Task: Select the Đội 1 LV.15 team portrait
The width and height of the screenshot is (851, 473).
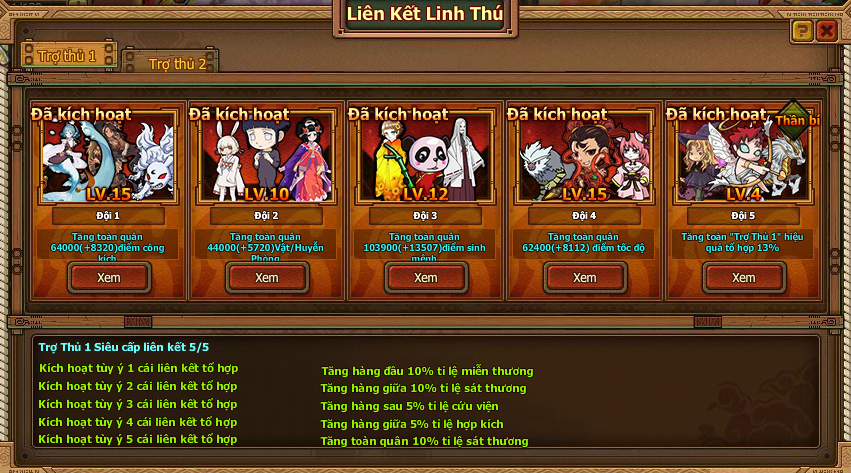Action: tap(108, 160)
